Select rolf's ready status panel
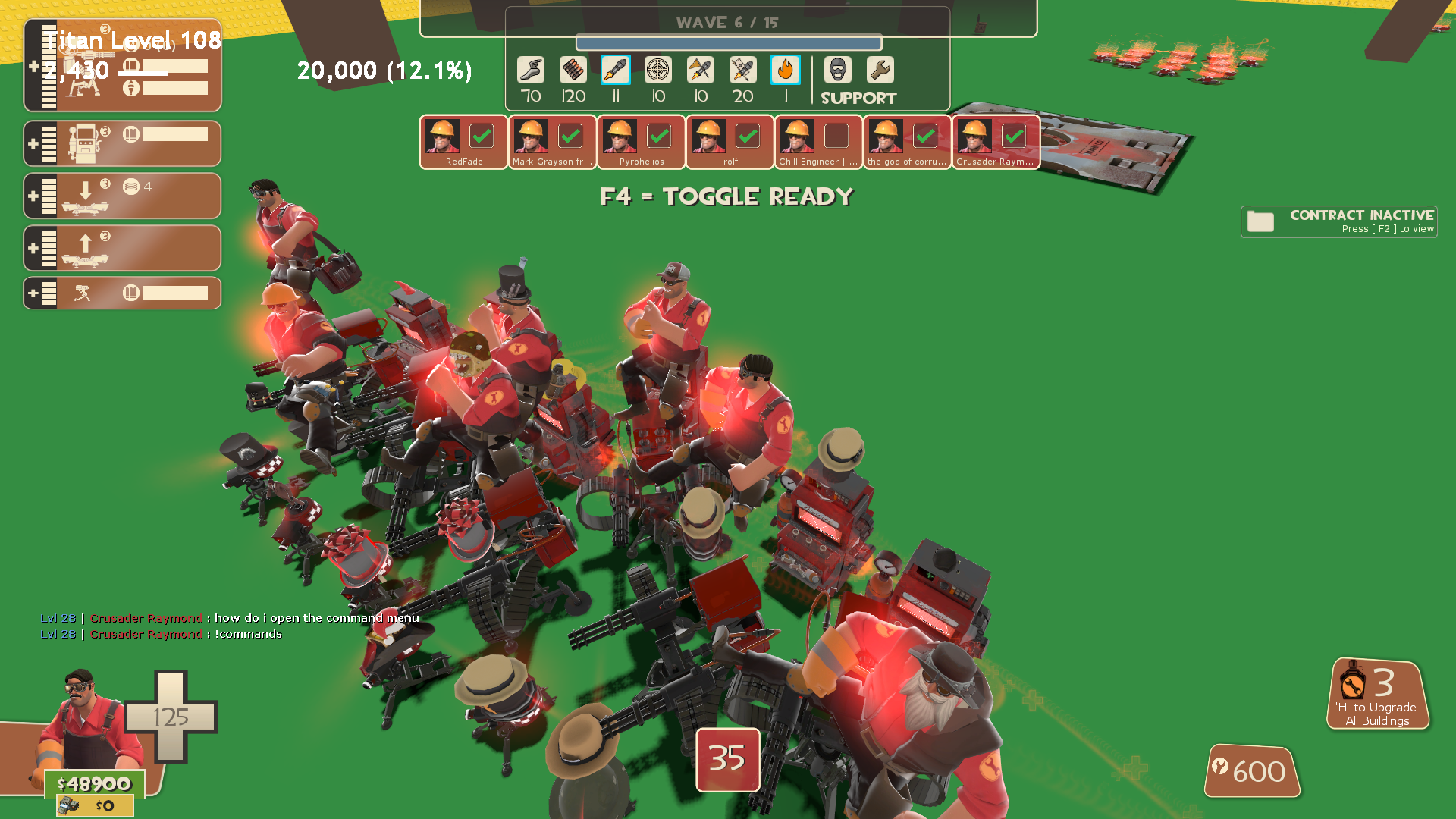The image size is (1456, 819). point(730,142)
